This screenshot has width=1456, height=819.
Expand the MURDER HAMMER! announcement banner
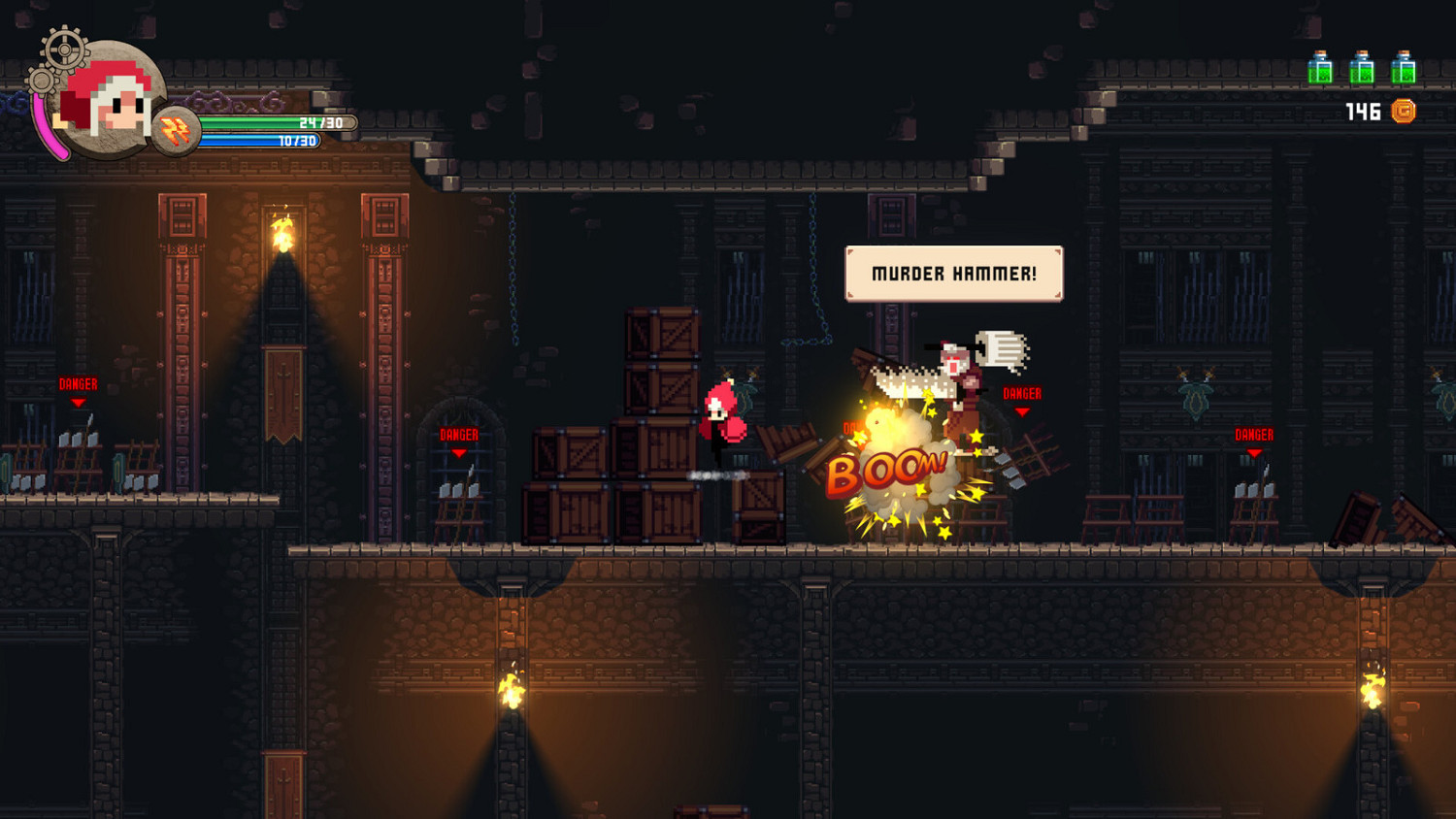[954, 274]
